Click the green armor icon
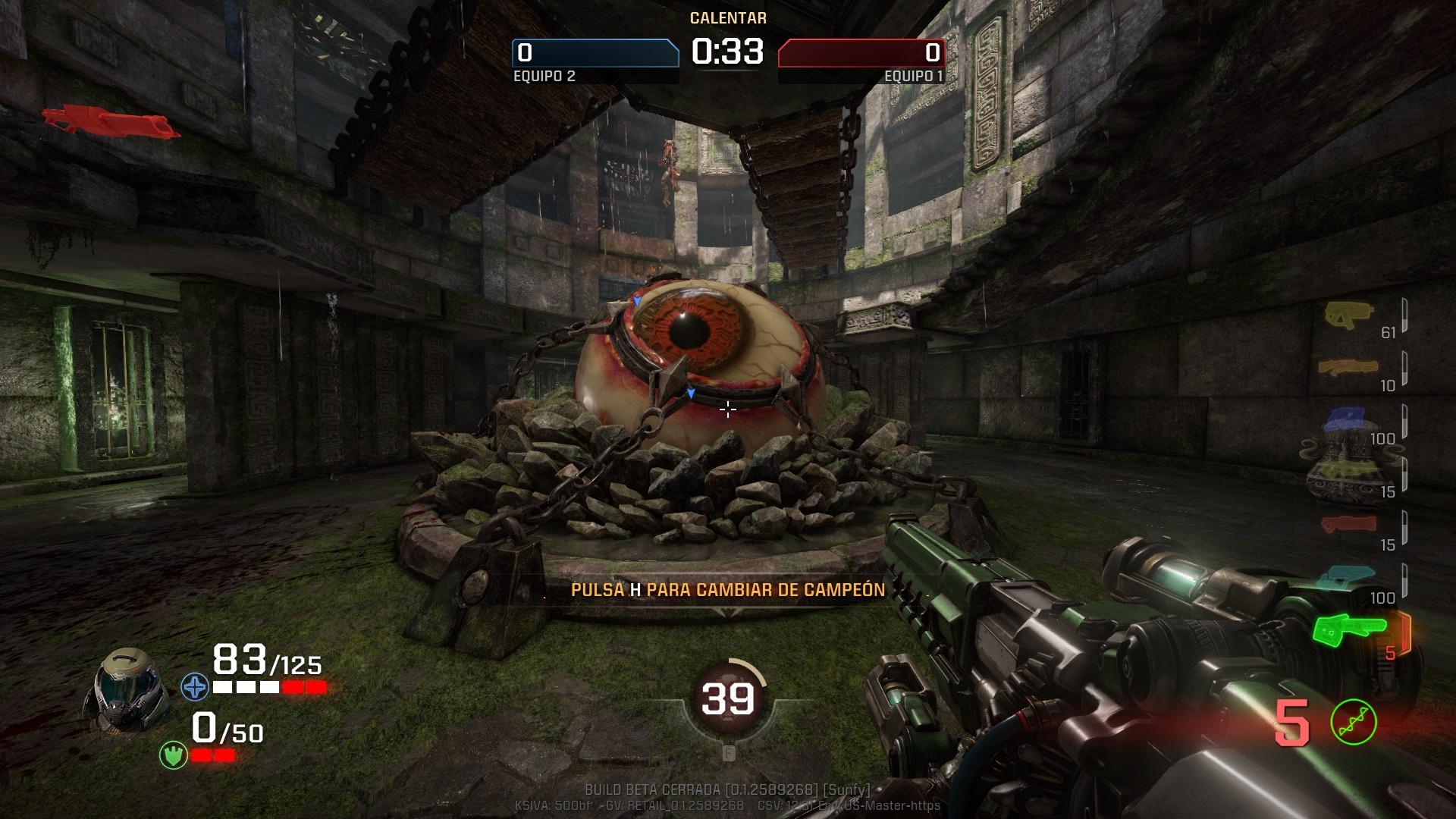 click(173, 755)
